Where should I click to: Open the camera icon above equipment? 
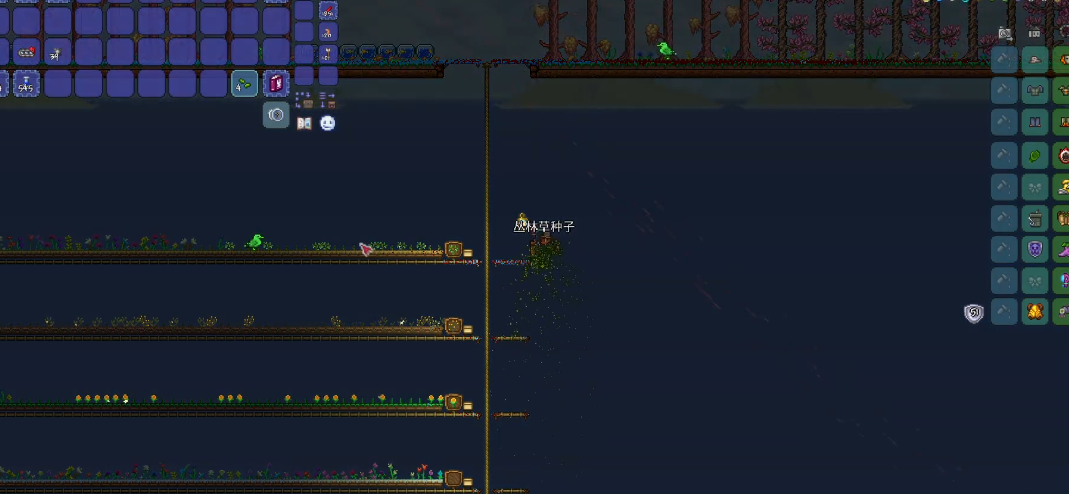pyautogui.click(x=1004, y=34)
